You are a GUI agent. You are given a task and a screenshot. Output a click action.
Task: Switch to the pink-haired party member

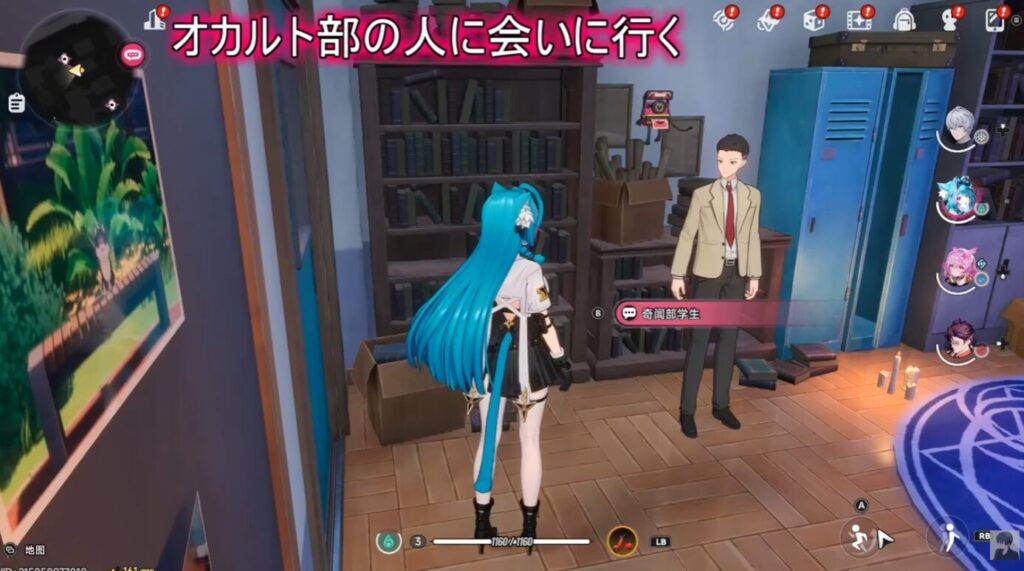960,266
